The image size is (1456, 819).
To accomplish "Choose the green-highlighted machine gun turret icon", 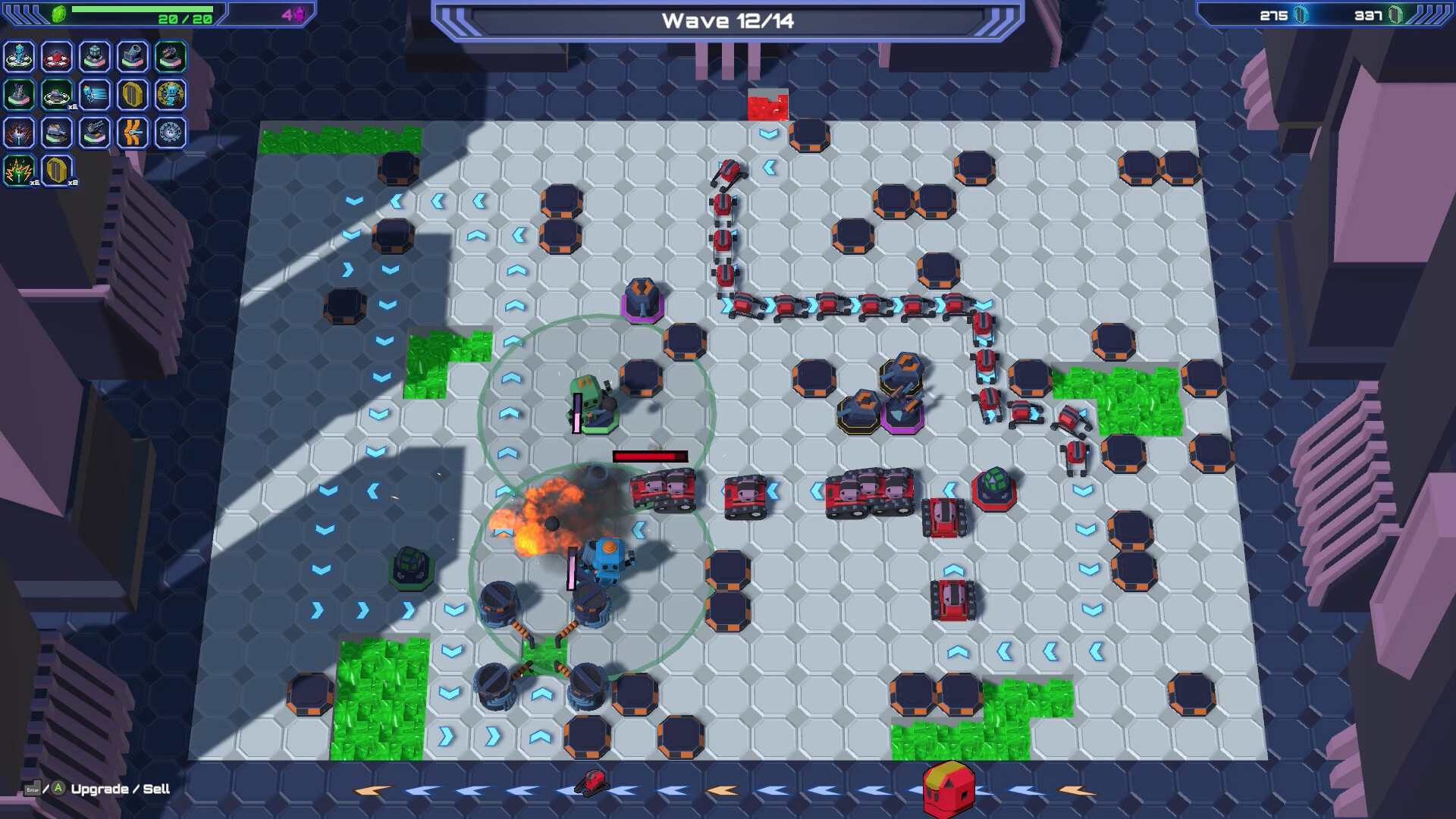I will click(x=168, y=56).
